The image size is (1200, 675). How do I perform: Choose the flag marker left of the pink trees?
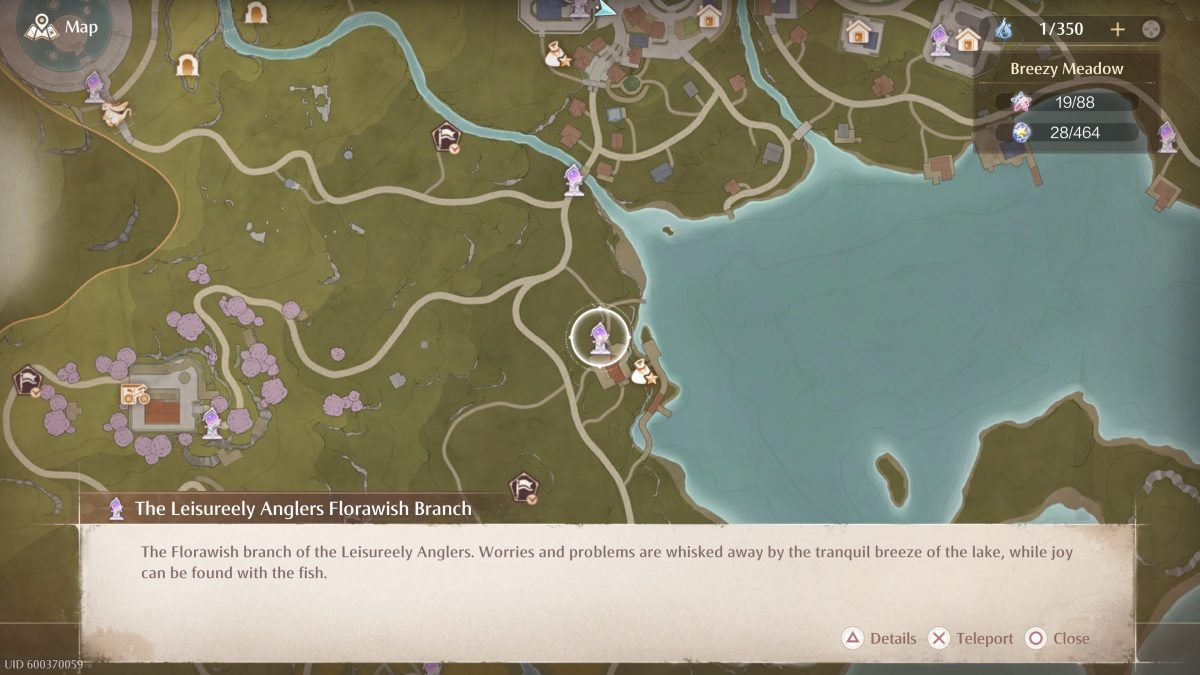(28, 381)
